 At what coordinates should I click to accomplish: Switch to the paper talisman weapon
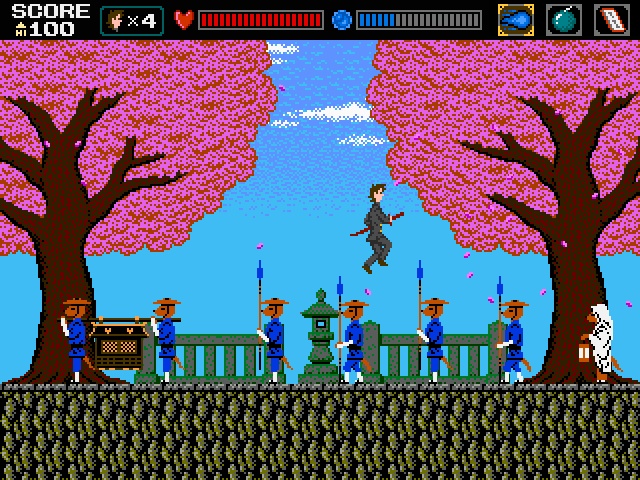(611, 20)
